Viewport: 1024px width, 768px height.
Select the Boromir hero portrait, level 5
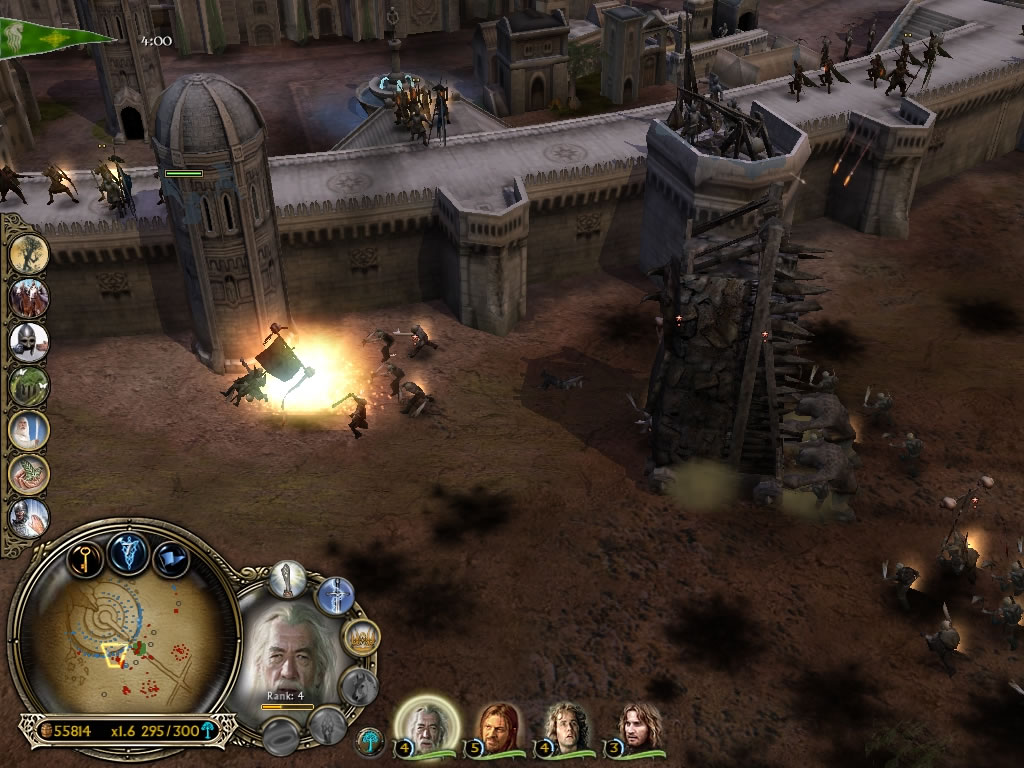tap(496, 727)
